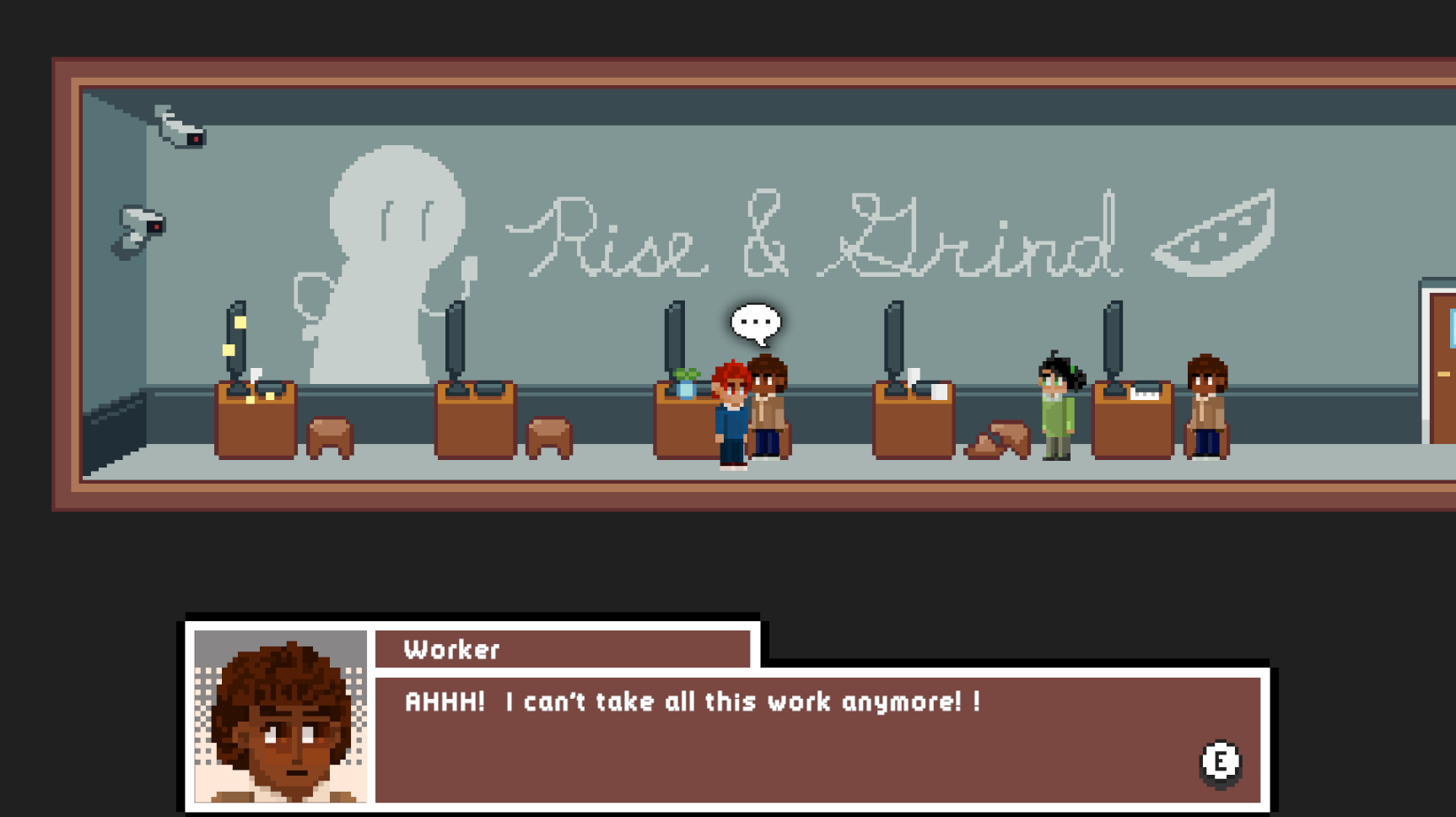The width and height of the screenshot is (1456, 817).
Task: Click the dialogue text about taking work anymore
Action: [692, 701]
